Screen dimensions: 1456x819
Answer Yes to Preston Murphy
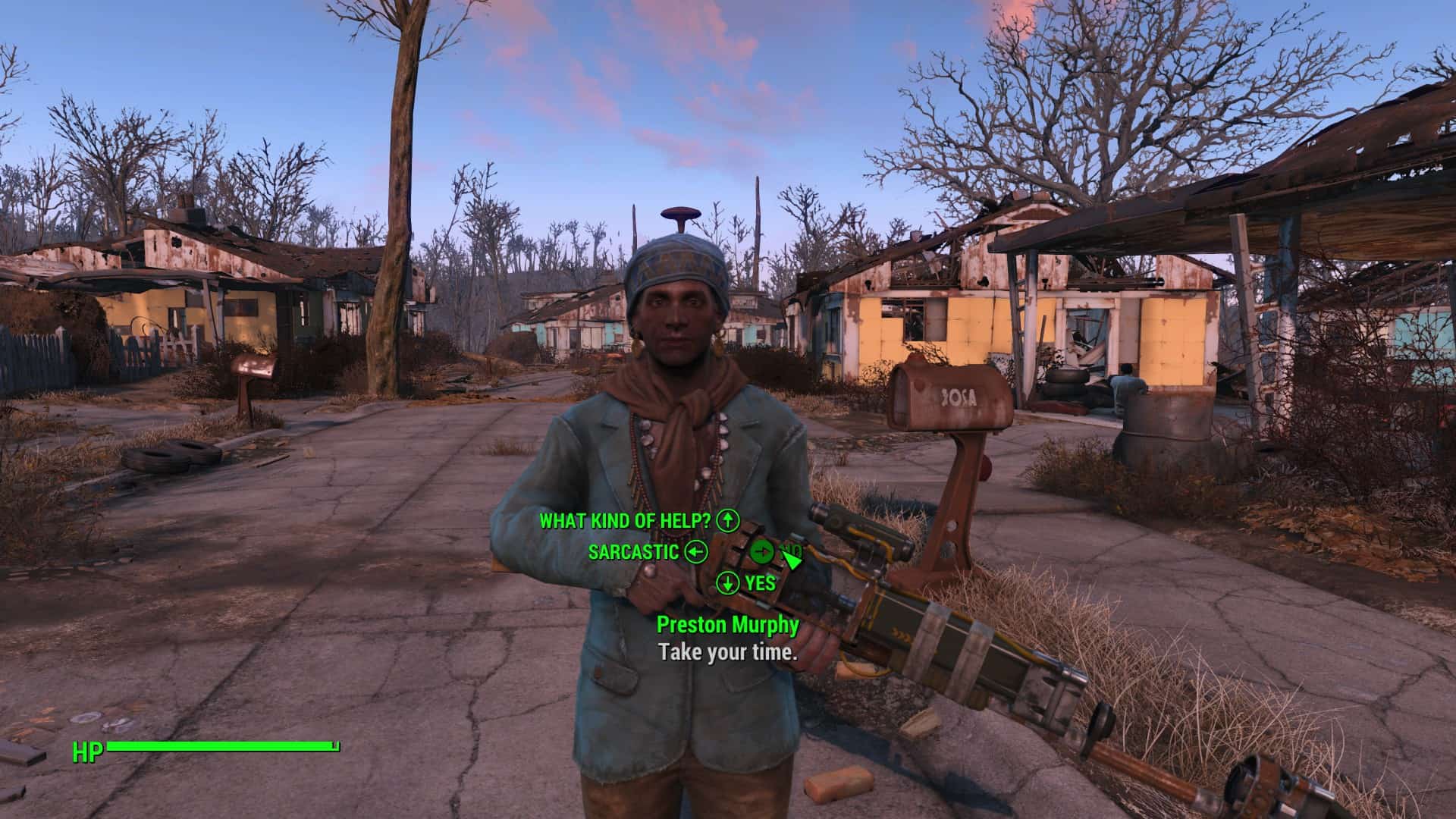(x=760, y=582)
